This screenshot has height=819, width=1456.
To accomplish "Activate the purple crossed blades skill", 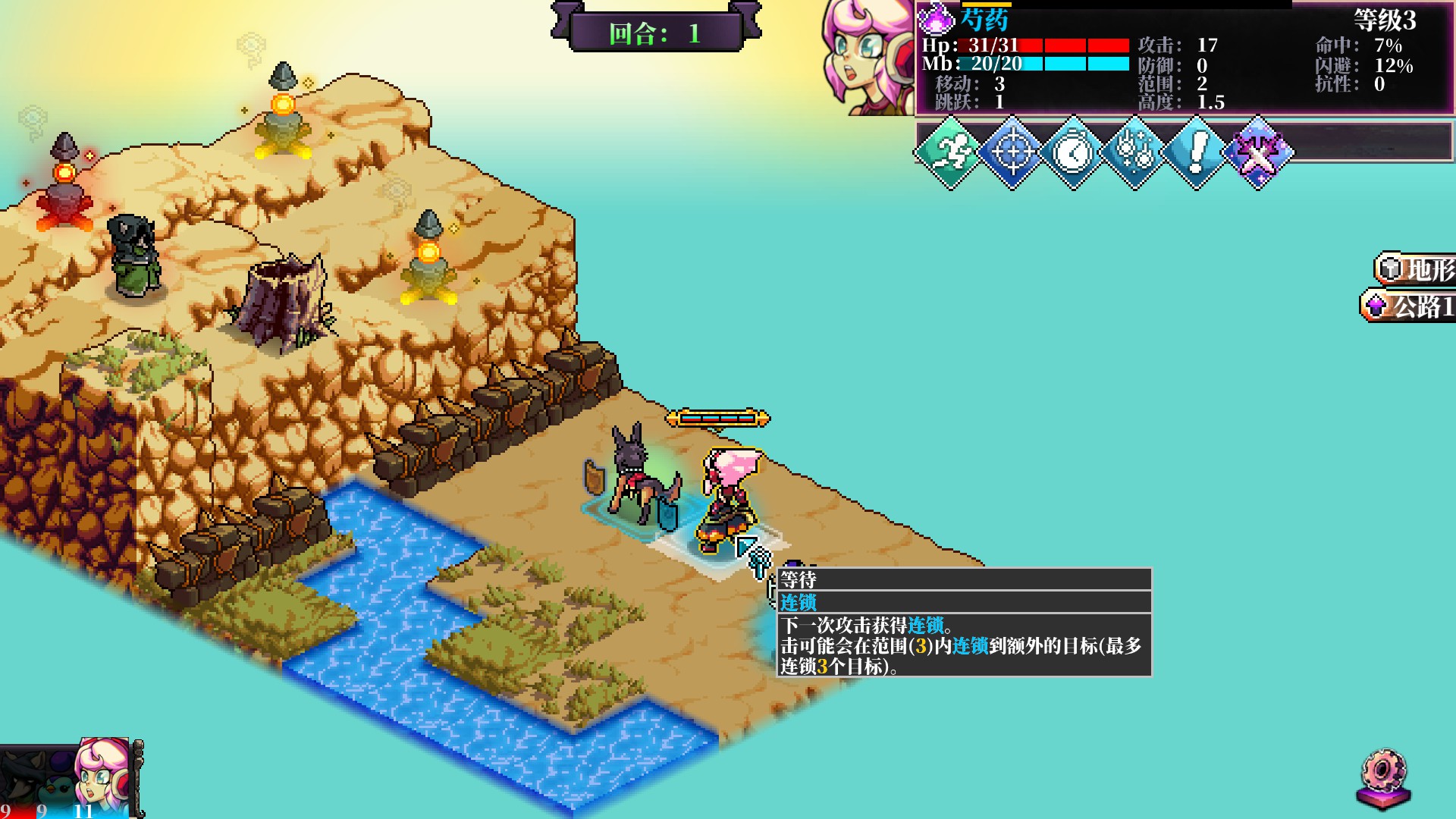I will click(1257, 152).
